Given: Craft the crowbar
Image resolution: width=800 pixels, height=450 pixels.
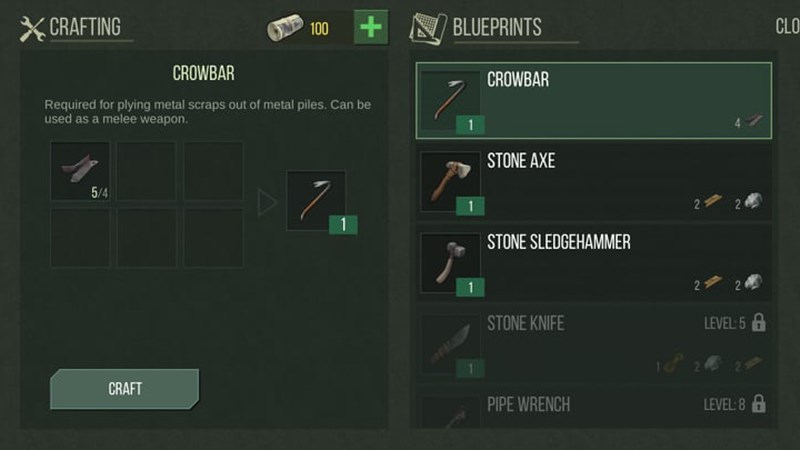Looking at the screenshot, I should coord(124,388).
